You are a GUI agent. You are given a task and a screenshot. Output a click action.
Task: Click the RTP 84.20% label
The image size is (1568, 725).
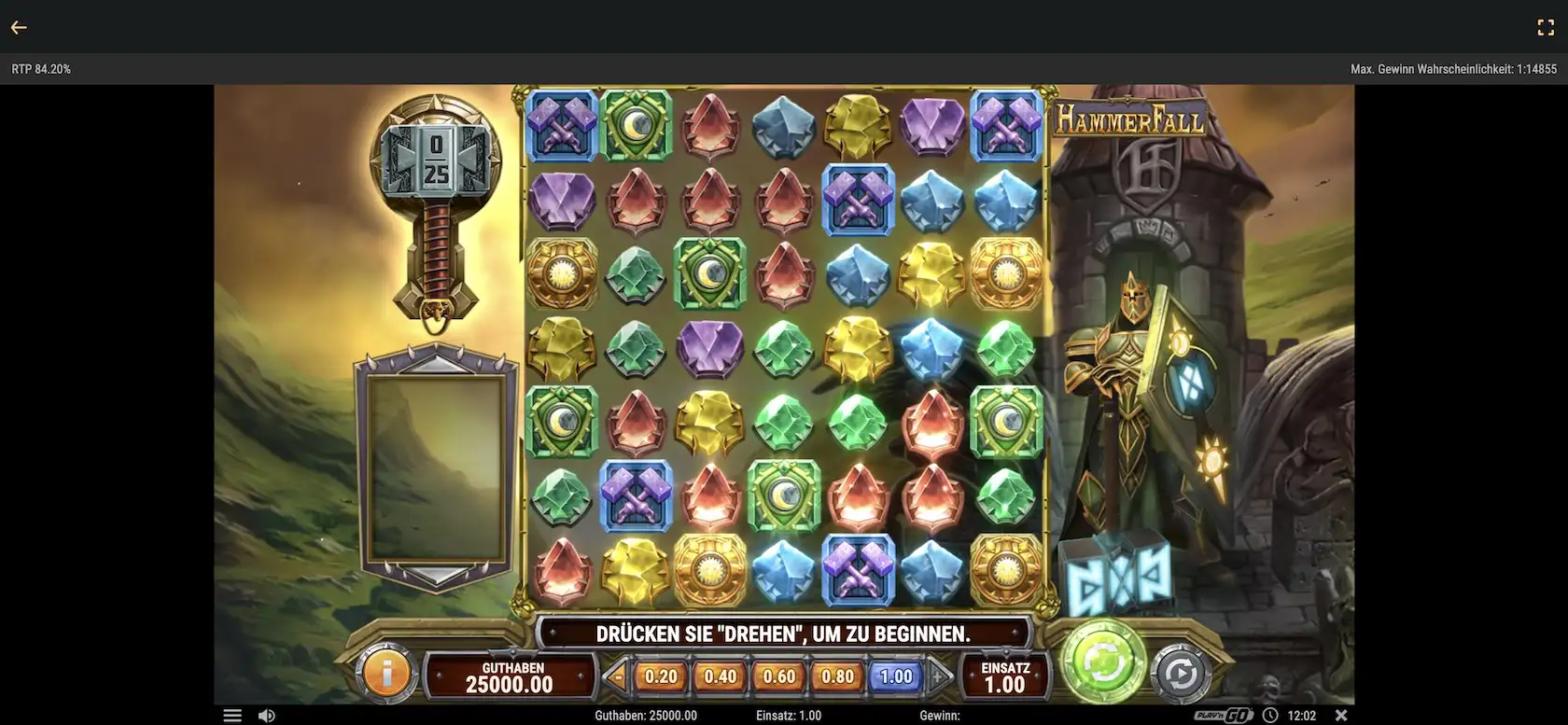(x=40, y=68)
